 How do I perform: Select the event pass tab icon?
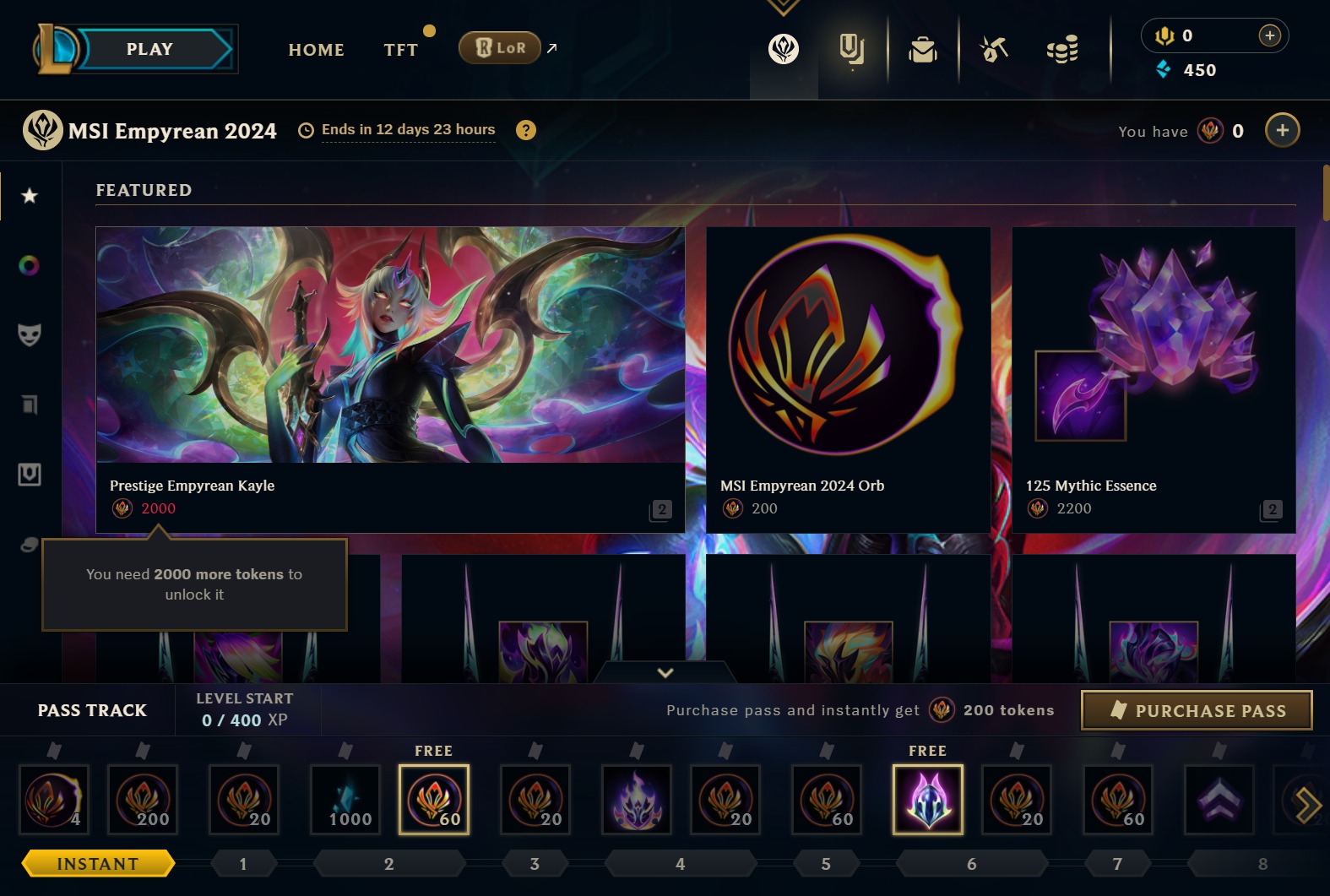click(852, 50)
